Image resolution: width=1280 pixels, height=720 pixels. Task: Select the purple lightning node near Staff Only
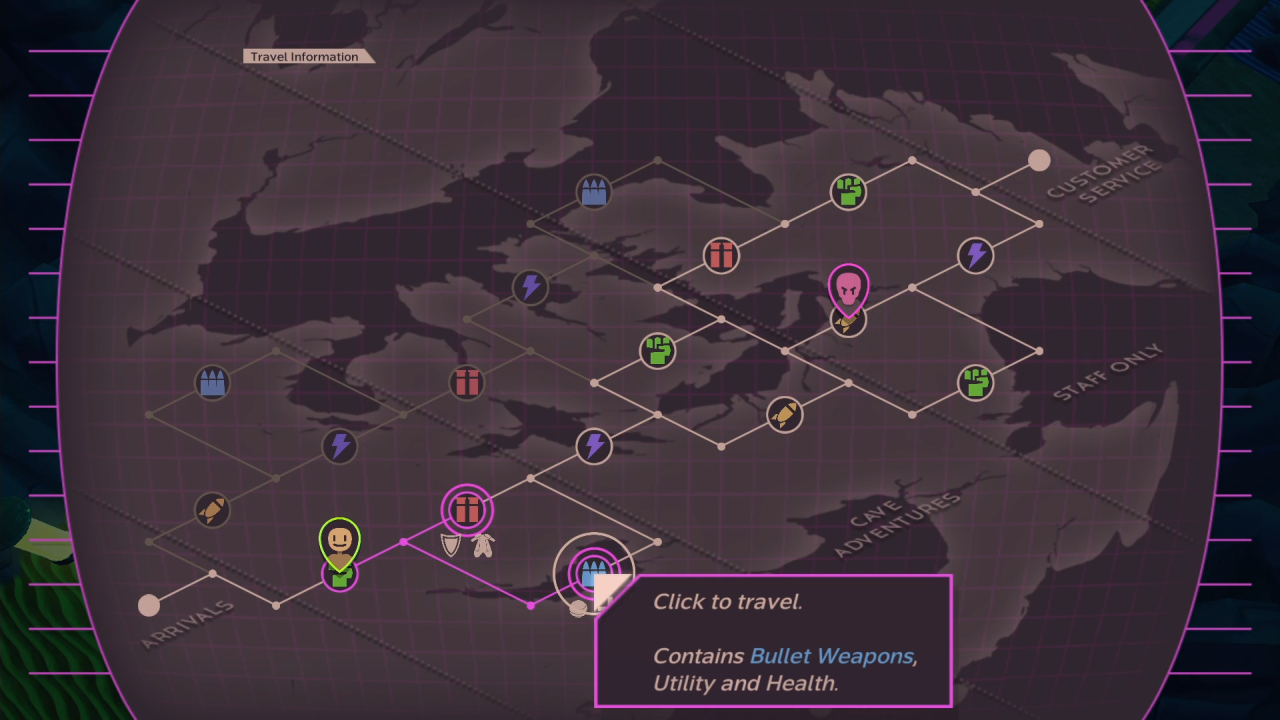click(975, 256)
